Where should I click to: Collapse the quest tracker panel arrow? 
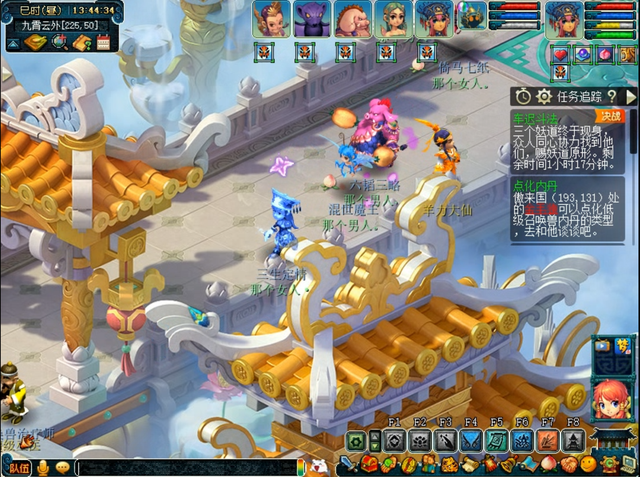[631, 96]
